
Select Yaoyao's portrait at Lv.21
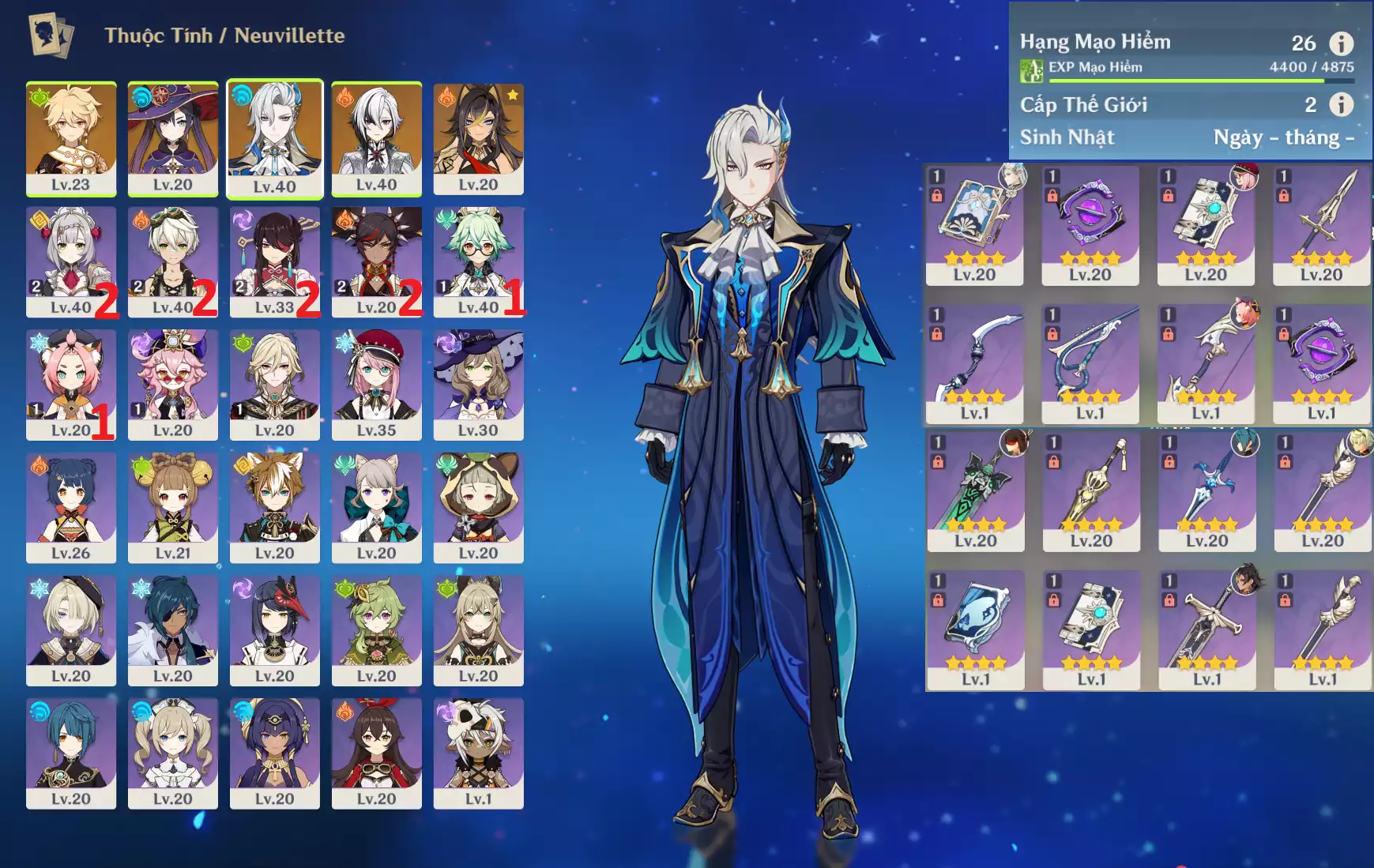[173, 506]
